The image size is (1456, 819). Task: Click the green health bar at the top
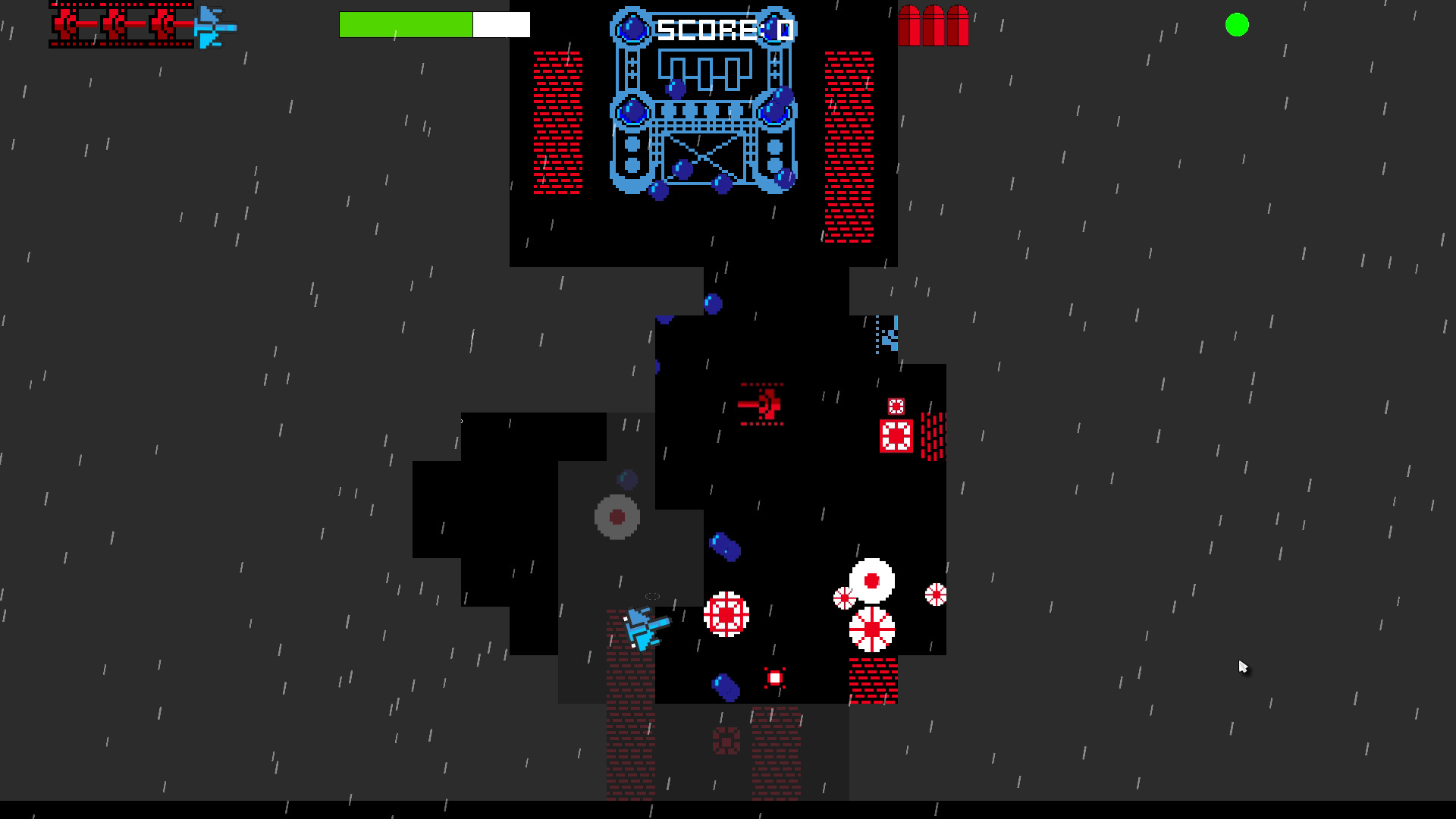pos(406,24)
